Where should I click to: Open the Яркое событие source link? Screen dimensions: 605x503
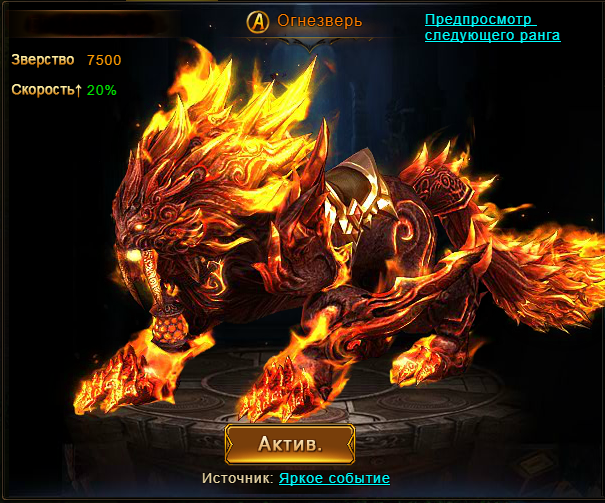pyautogui.click(x=334, y=479)
